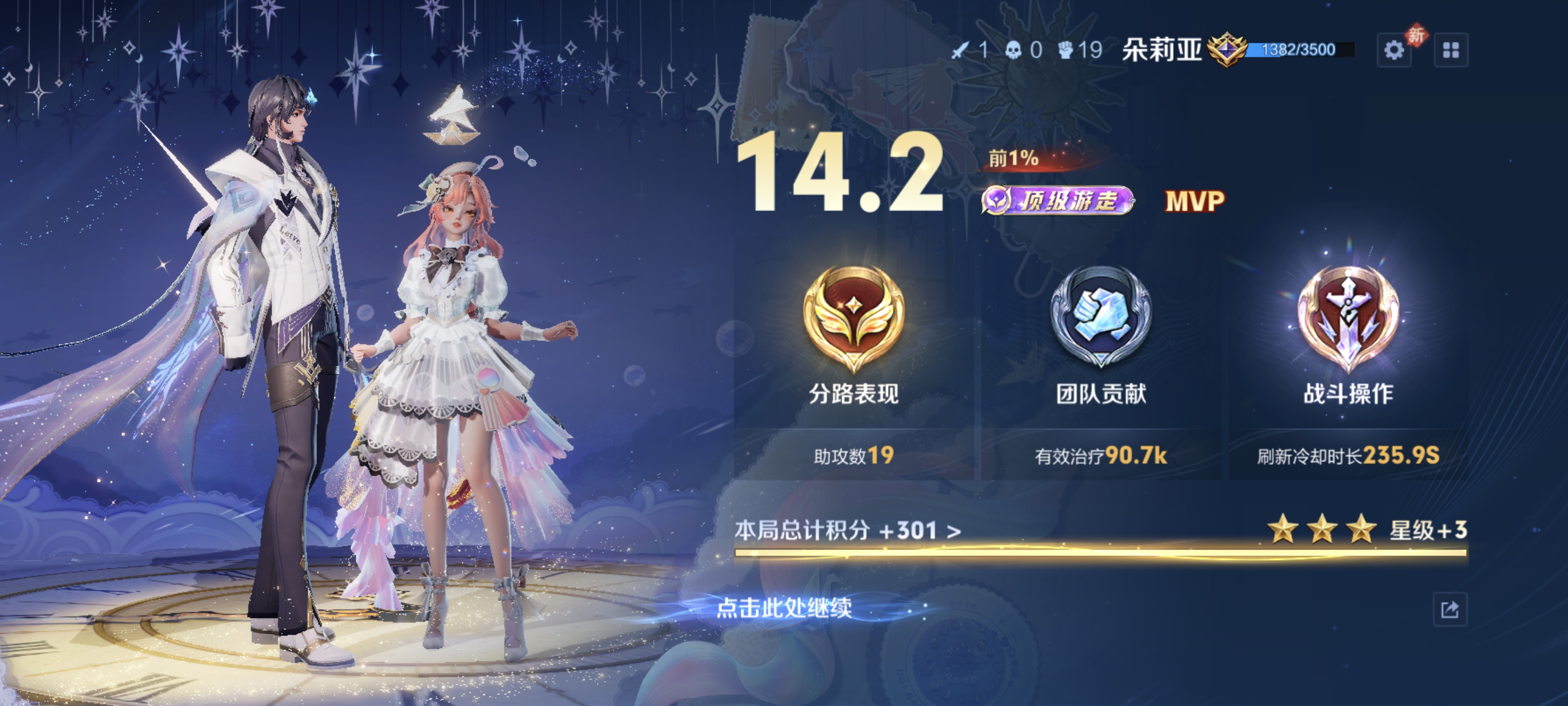Click 点击此处继续 to continue

784,607
